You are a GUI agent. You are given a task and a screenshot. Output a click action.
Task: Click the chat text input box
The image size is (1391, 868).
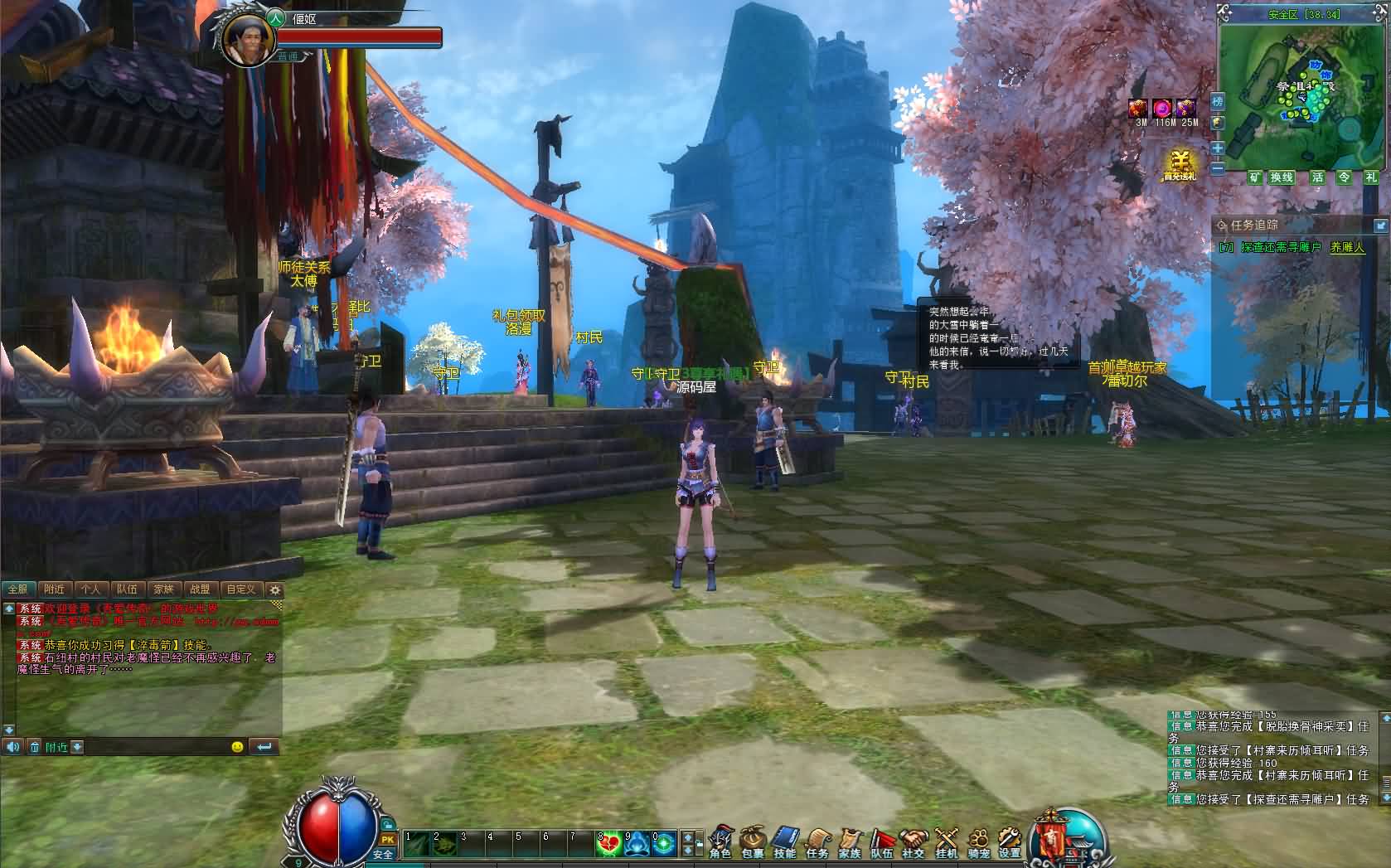(x=156, y=747)
